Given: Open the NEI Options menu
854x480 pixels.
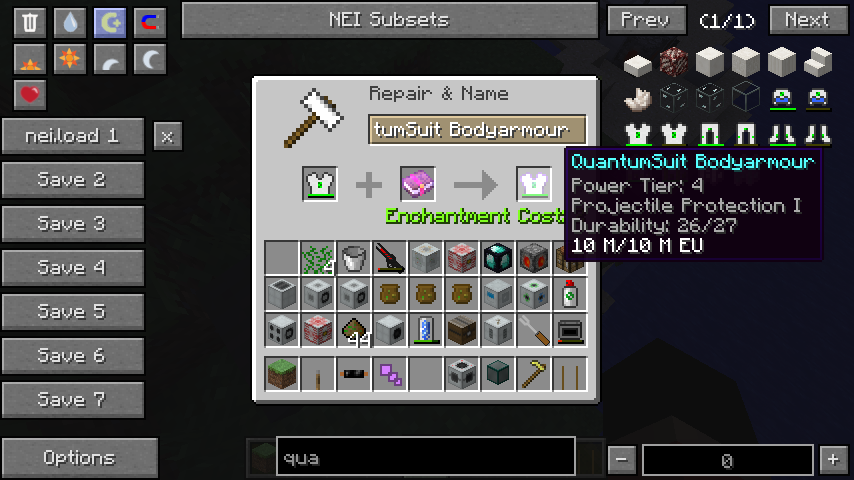Looking at the screenshot, I should point(79,458).
